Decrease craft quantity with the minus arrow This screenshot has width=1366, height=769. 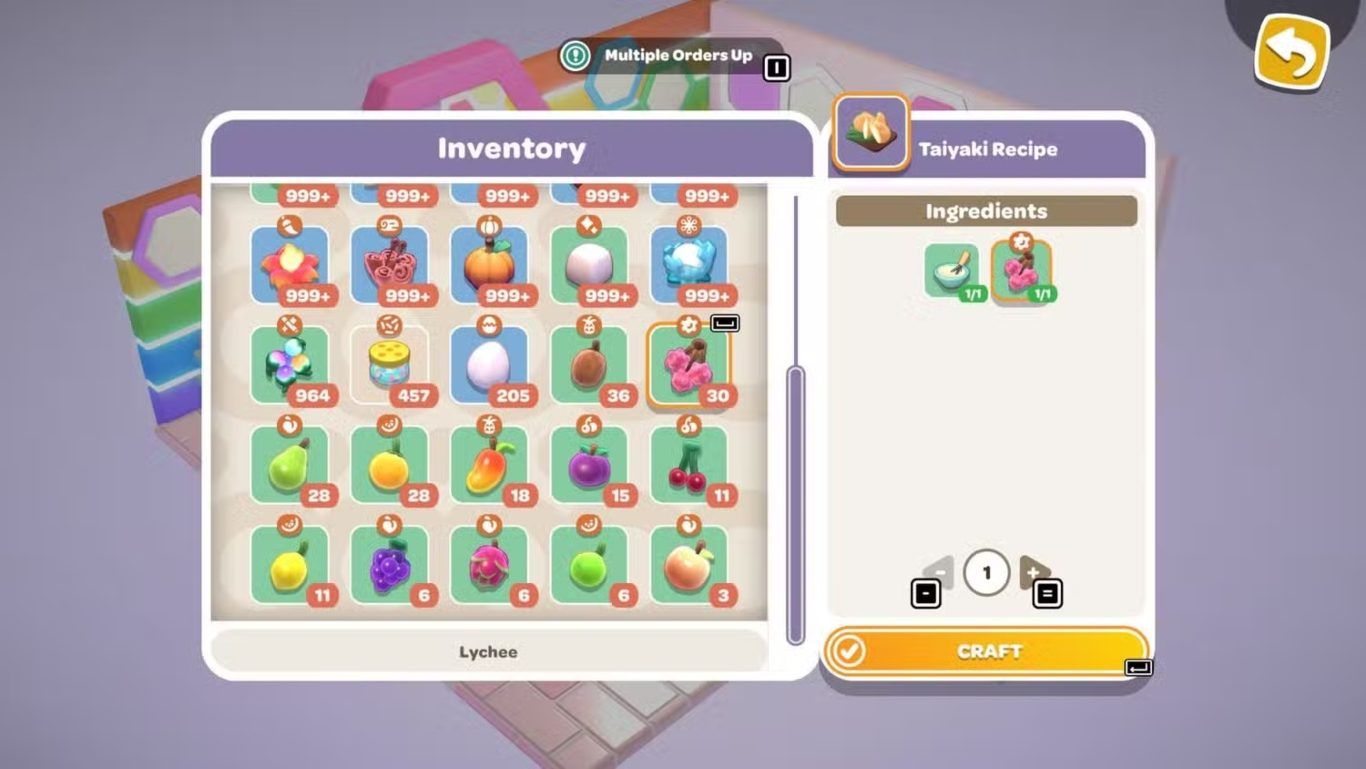click(938, 573)
